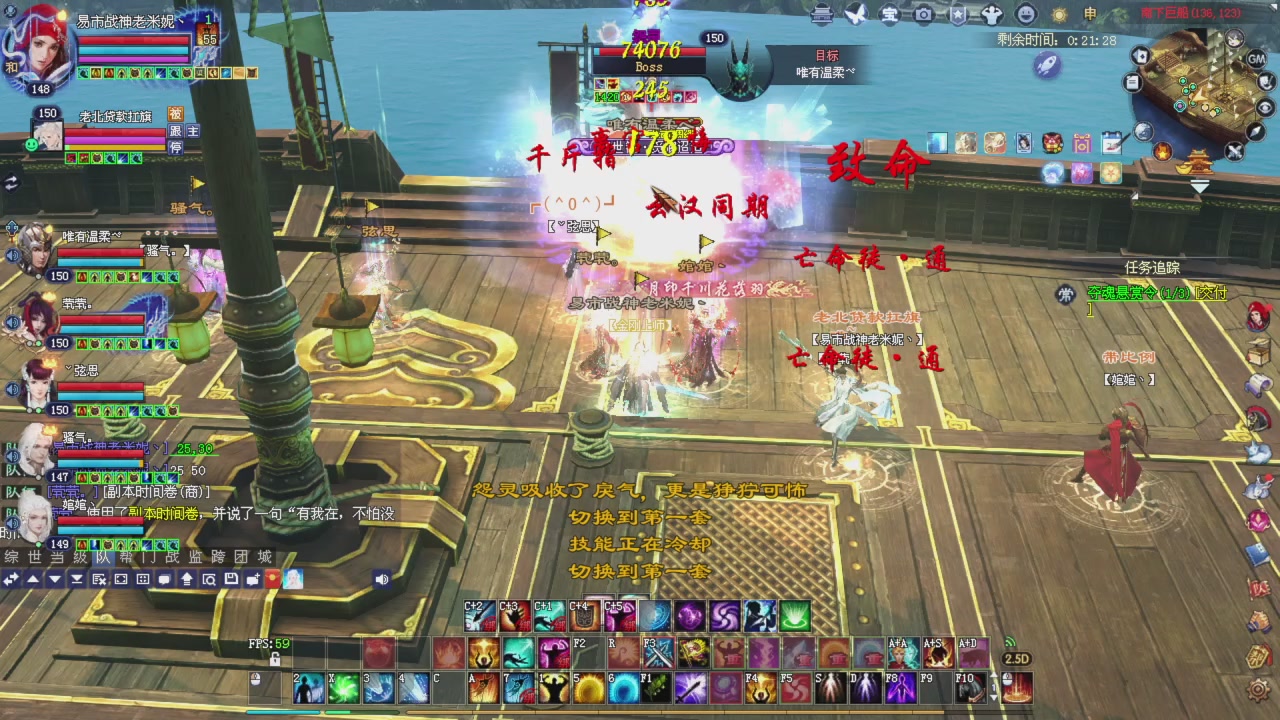
Task: Select the rocket boost icon
Action: [x=1047, y=65]
